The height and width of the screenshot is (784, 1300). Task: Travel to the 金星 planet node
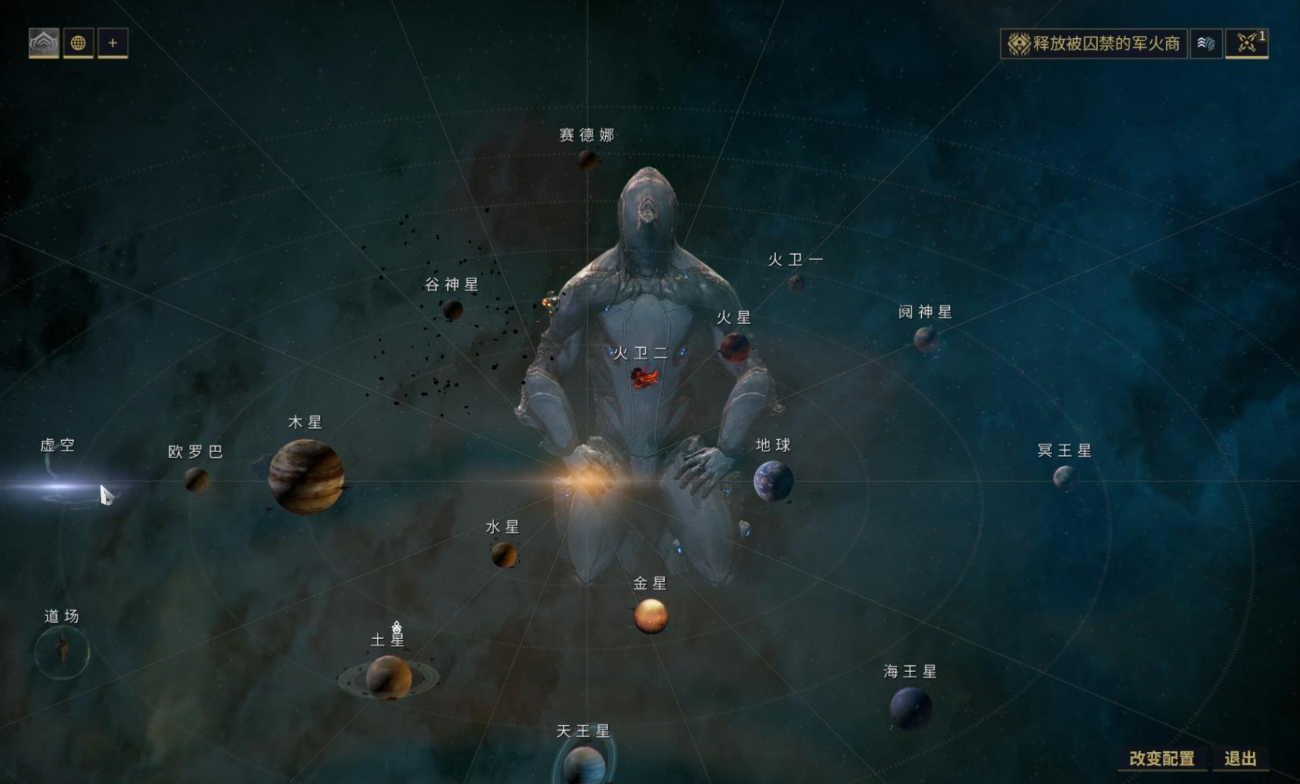coord(650,615)
